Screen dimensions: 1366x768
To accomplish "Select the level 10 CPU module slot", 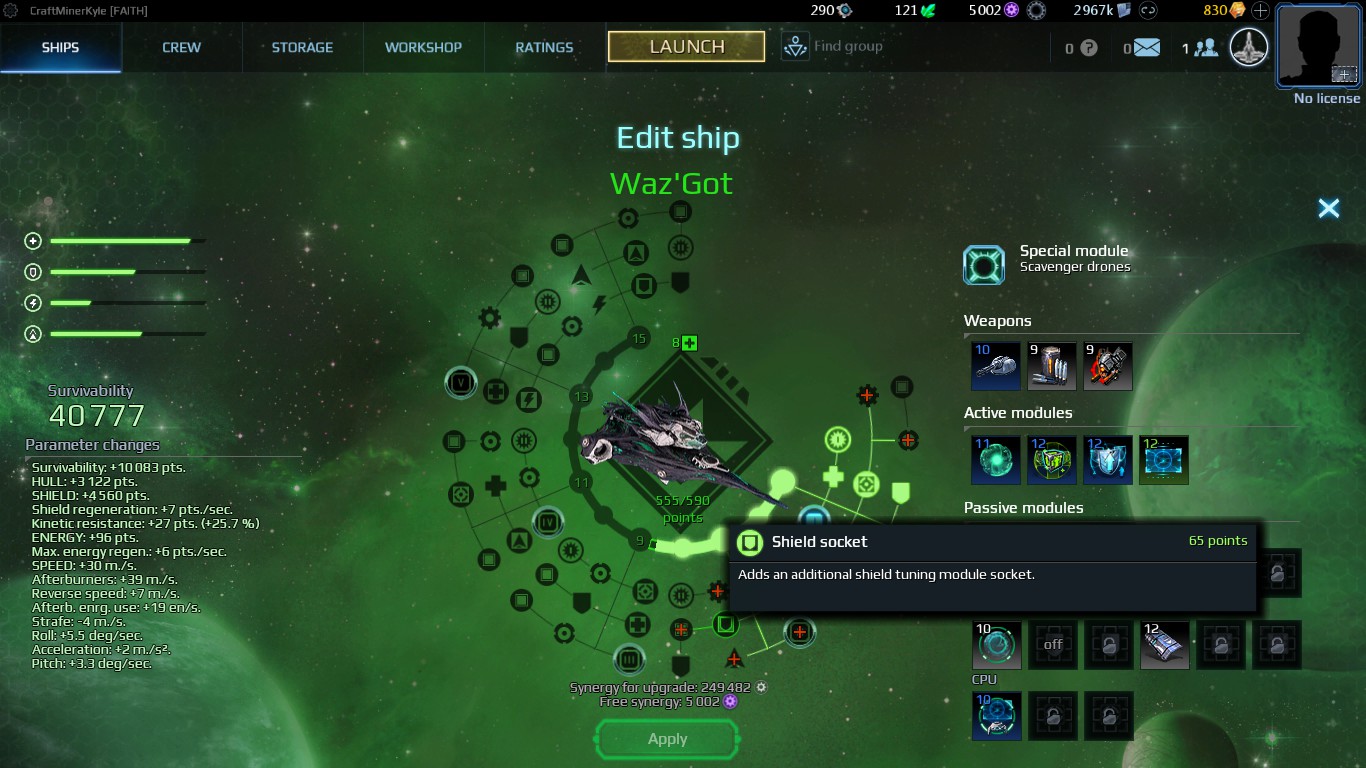I will [x=996, y=716].
